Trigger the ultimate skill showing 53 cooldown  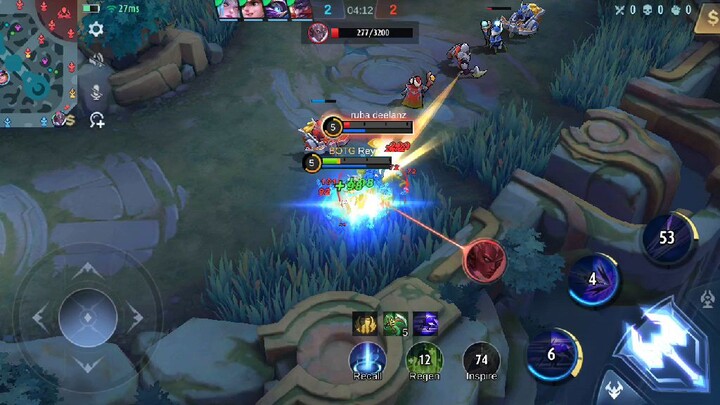[x=666, y=237]
